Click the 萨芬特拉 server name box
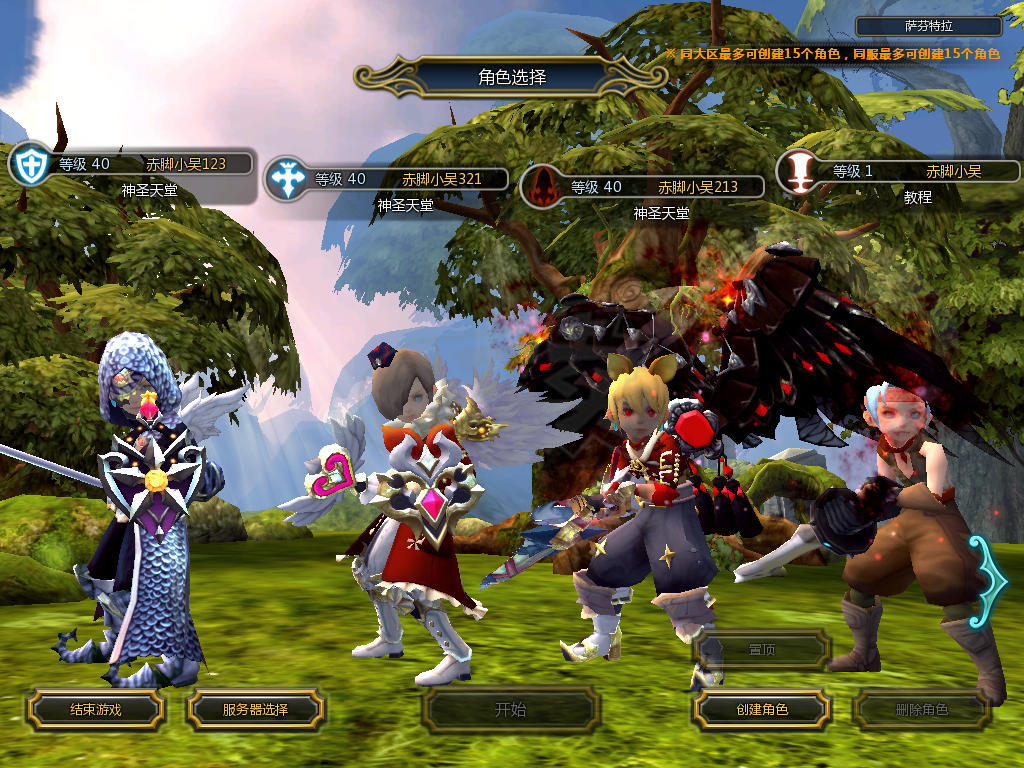Screen dimensions: 1024x768 pyautogui.click(x=929, y=27)
